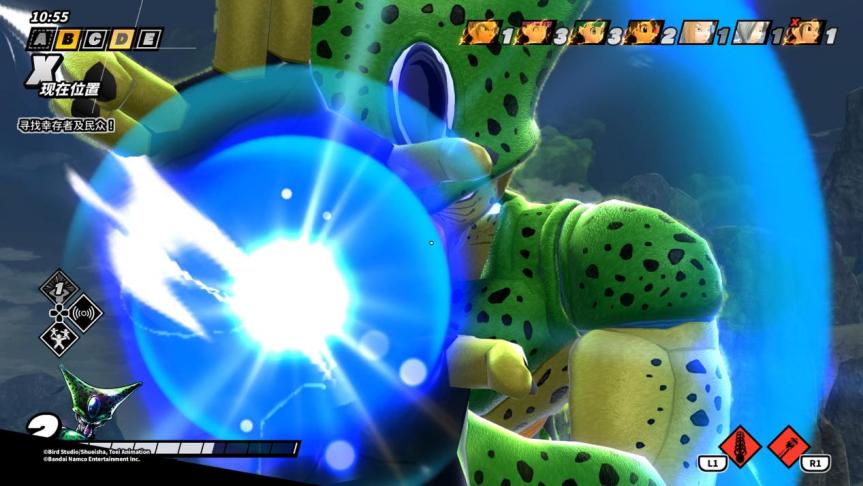Select area D on the zone tracker
Image resolution: width=863 pixels, height=486 pixels.
coord(121,40)
